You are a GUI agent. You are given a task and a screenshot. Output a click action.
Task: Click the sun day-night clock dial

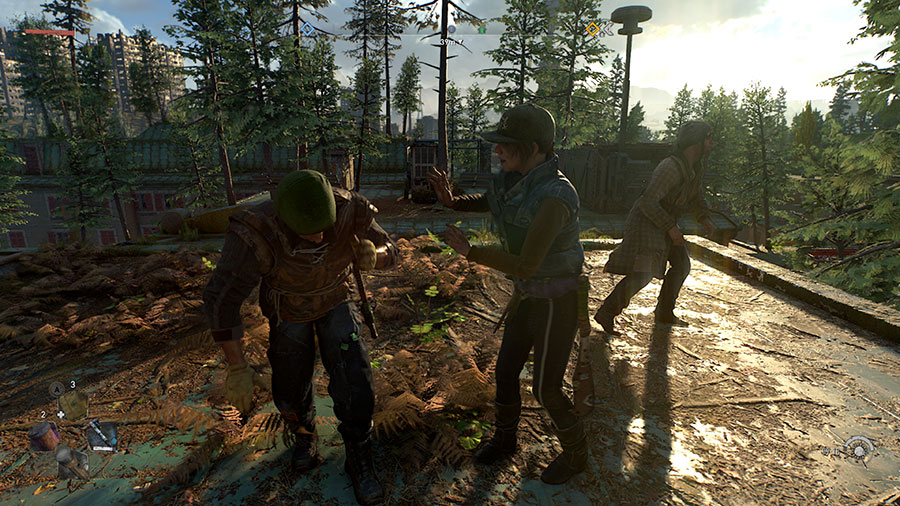tap(858, 448)
